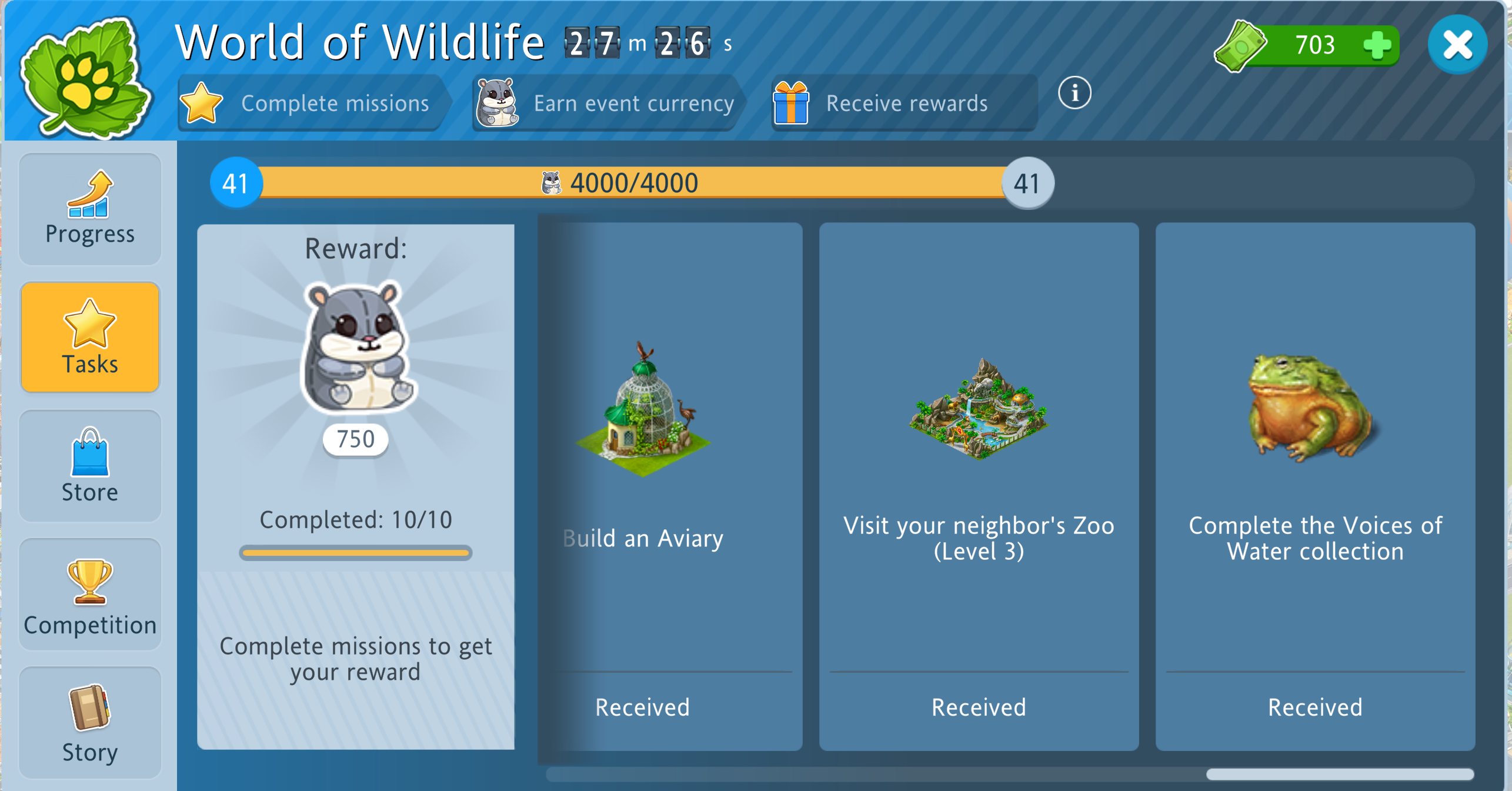Close the World of Wildlife window
Viewport: 1512px width, 791px height.
1457,45
